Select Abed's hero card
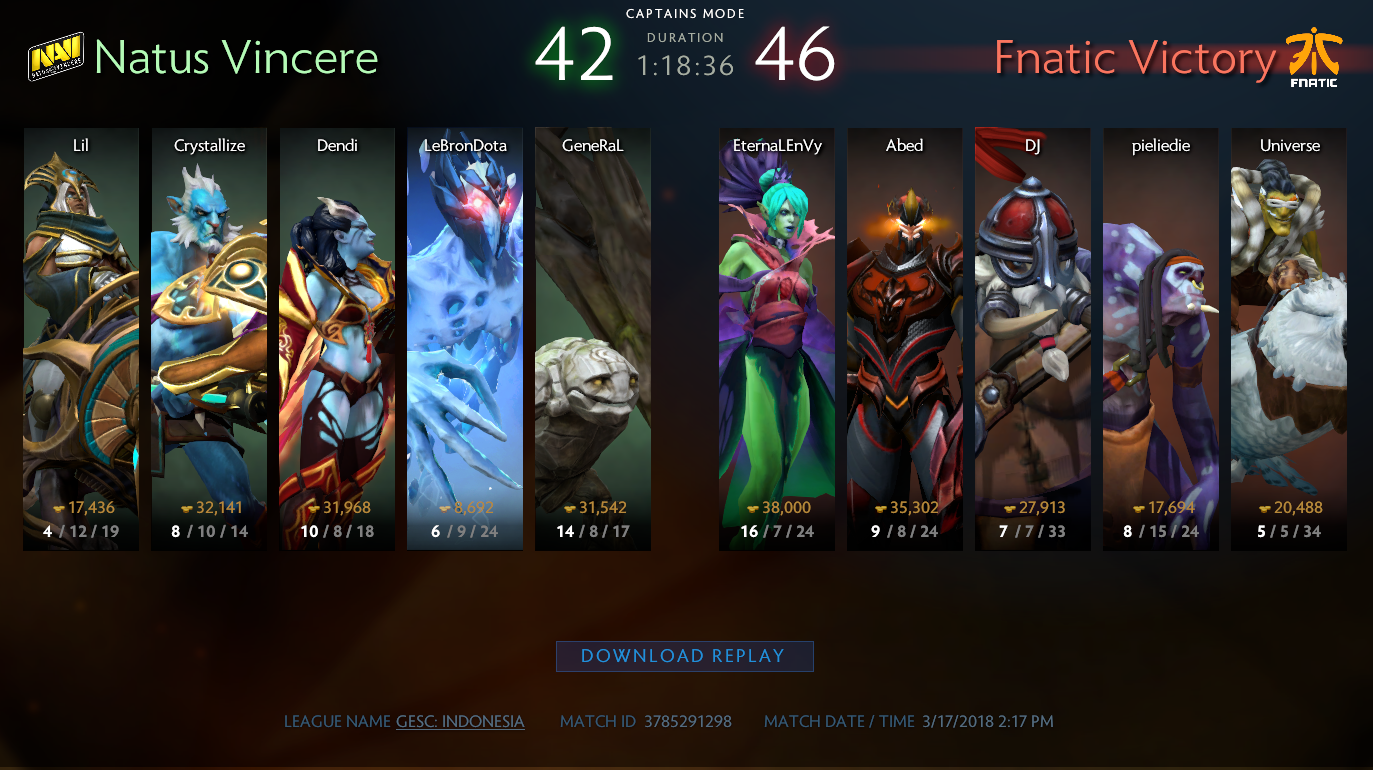The image size is (1373, 770). [905, 338]
